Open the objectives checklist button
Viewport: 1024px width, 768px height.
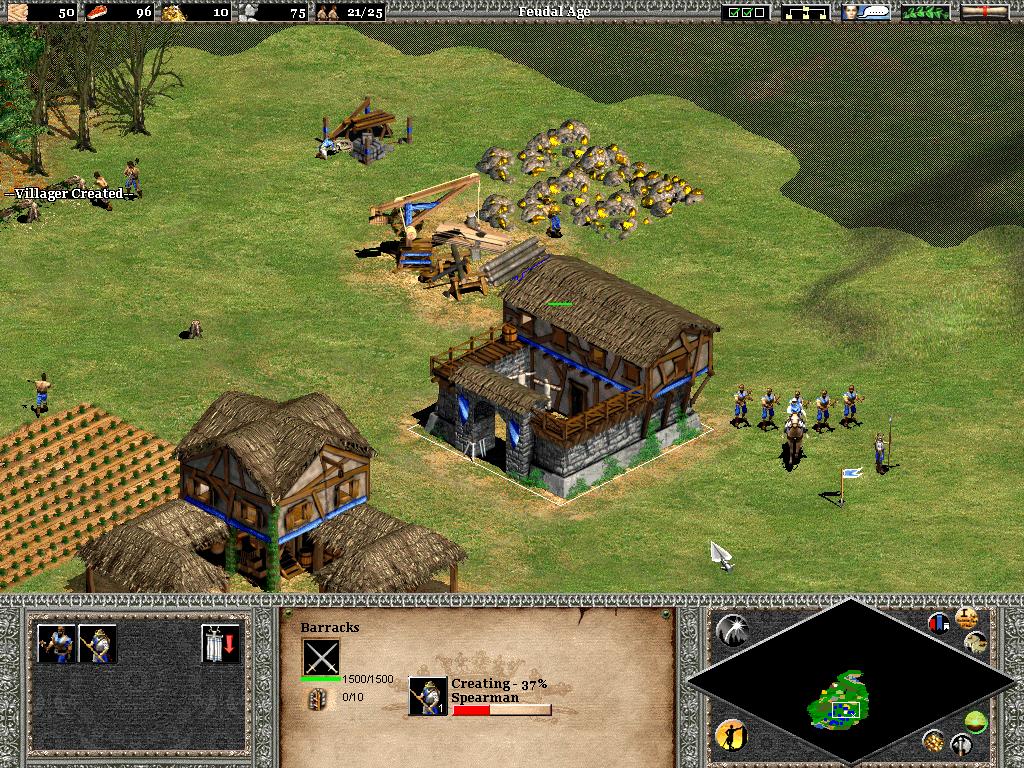(748, 13)
